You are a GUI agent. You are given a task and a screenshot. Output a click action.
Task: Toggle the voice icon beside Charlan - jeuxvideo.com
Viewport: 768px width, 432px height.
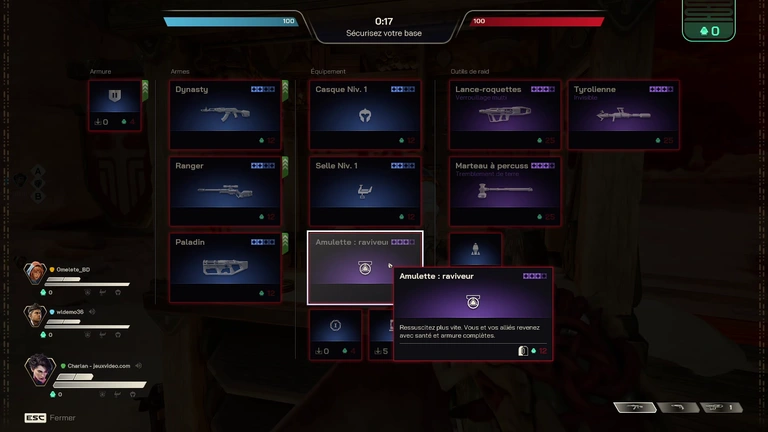[139, 366]
